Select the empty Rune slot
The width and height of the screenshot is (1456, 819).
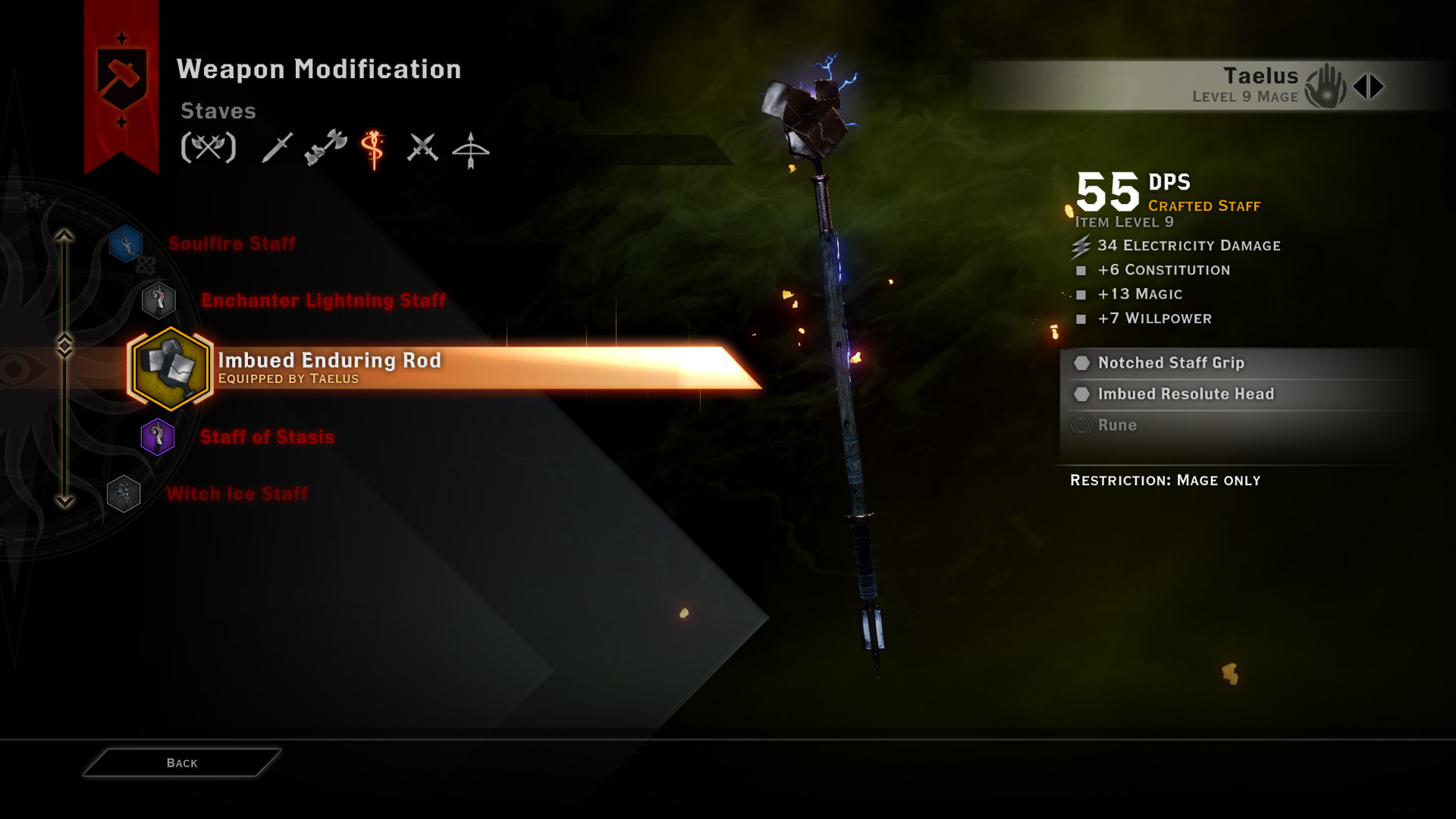[x=1117, y=425]
